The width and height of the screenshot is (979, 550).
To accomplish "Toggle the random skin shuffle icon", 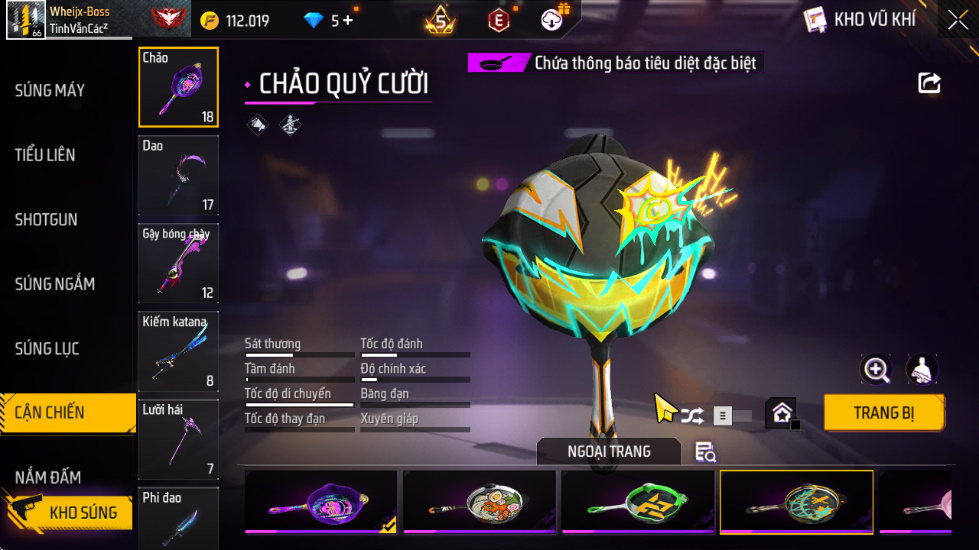I will [x=692, y=414].
